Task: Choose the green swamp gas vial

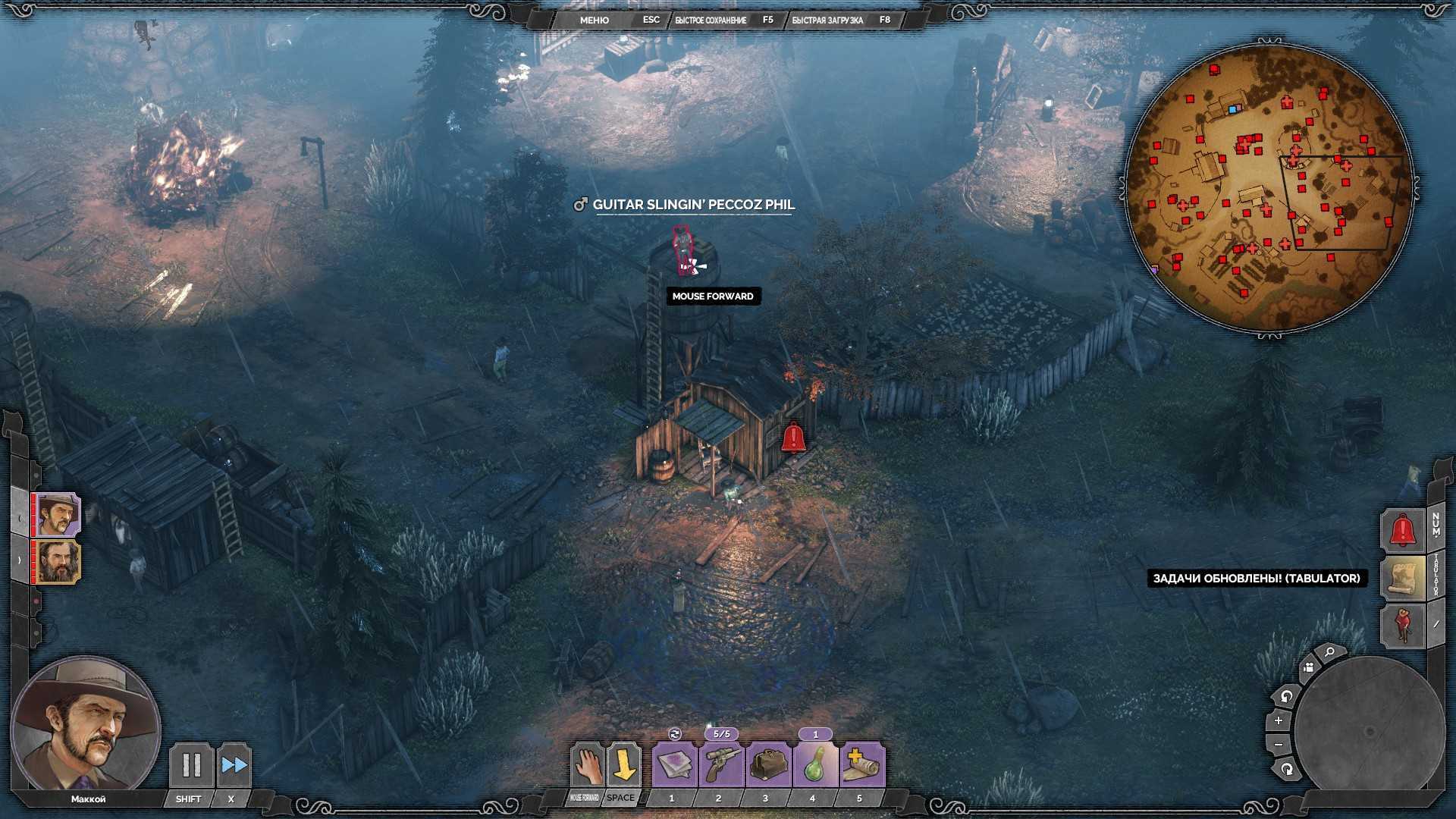Action: tap(814, 765)
